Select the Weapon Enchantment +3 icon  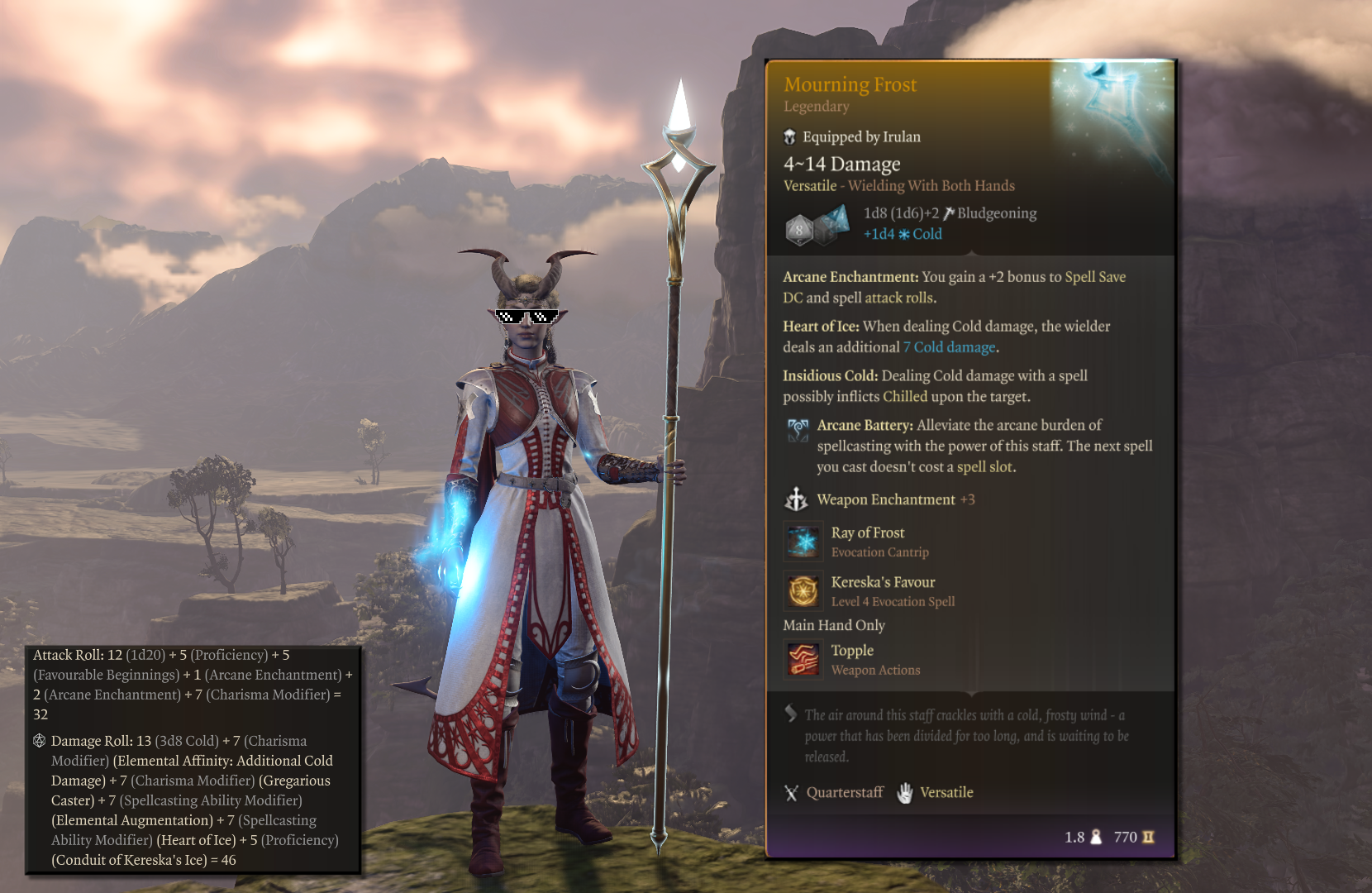[796, 499]
